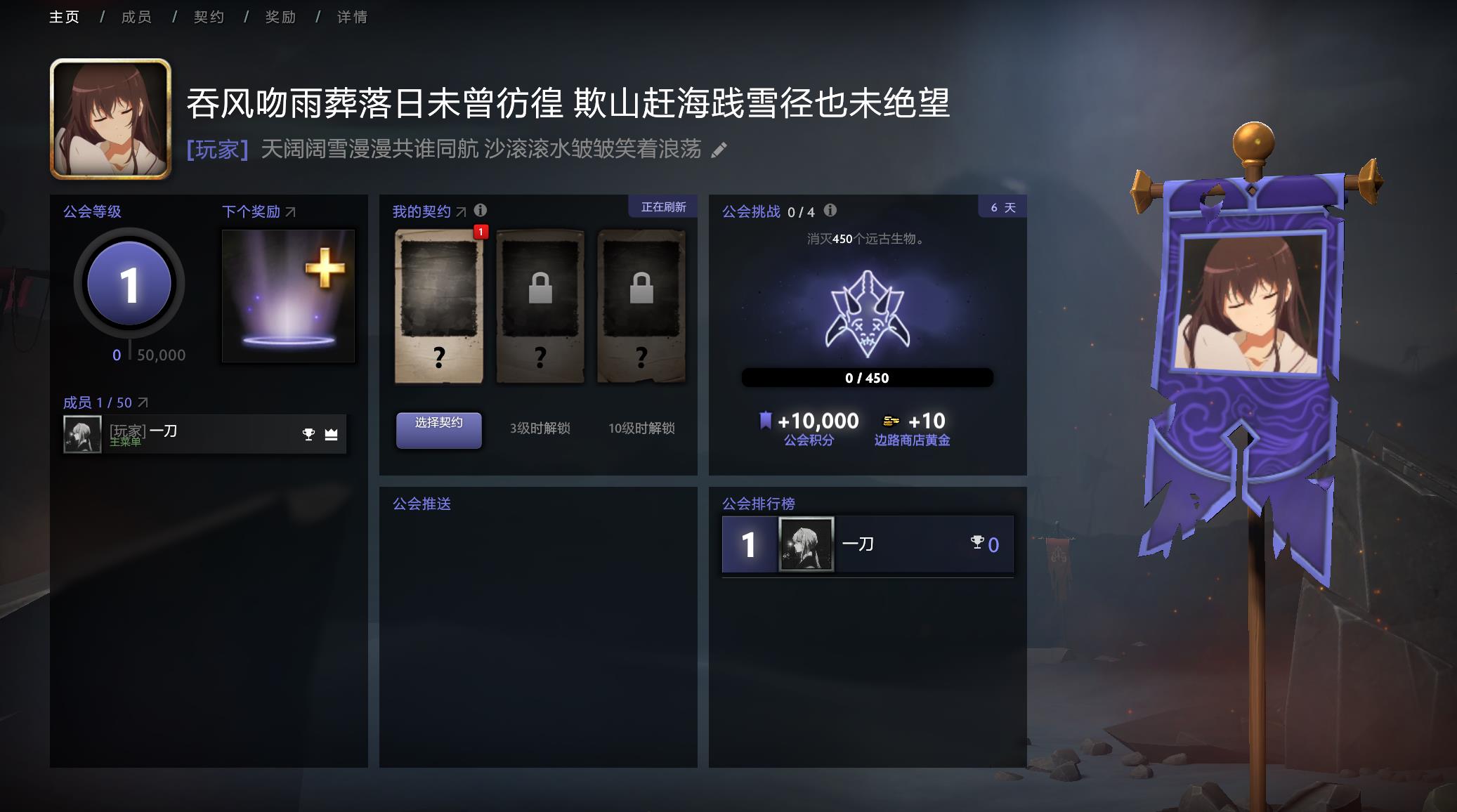Click the 0/450 challenge progress bar
1457x812 pixels.
click(869, 377)
